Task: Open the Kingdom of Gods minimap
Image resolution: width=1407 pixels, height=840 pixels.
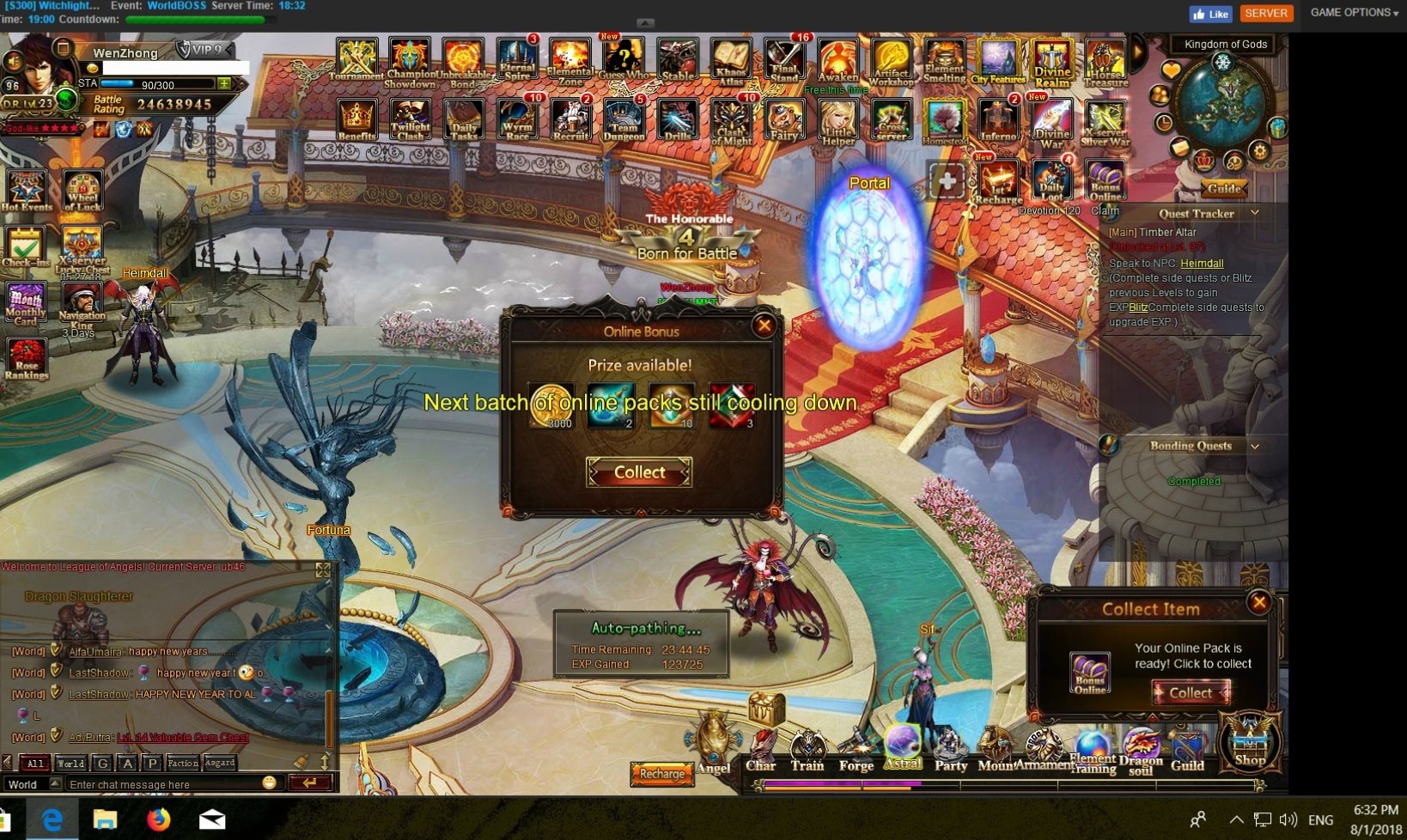Action: pos(1222,101)
